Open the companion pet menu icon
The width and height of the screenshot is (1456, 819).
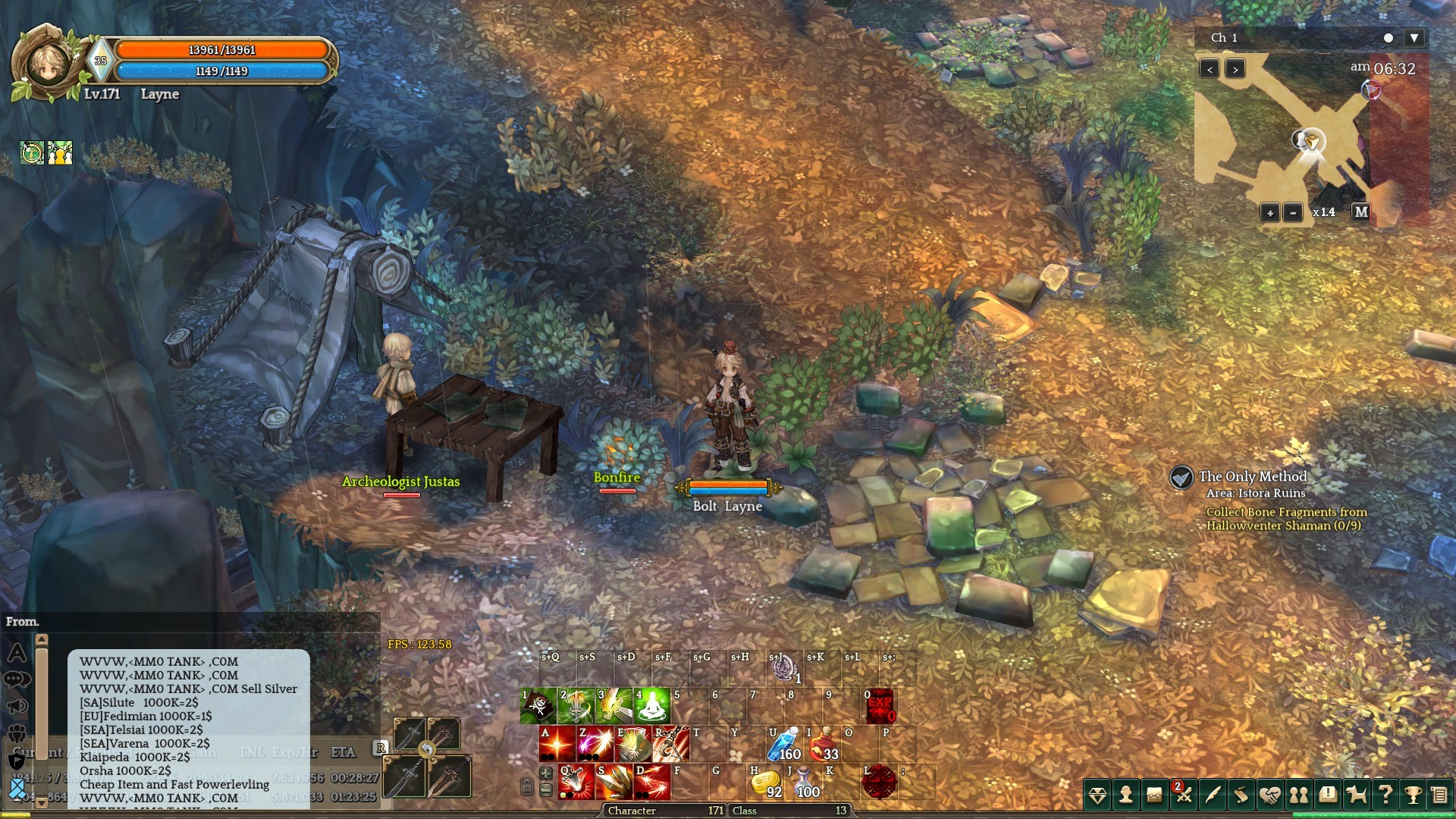[x=1356, y=795]
